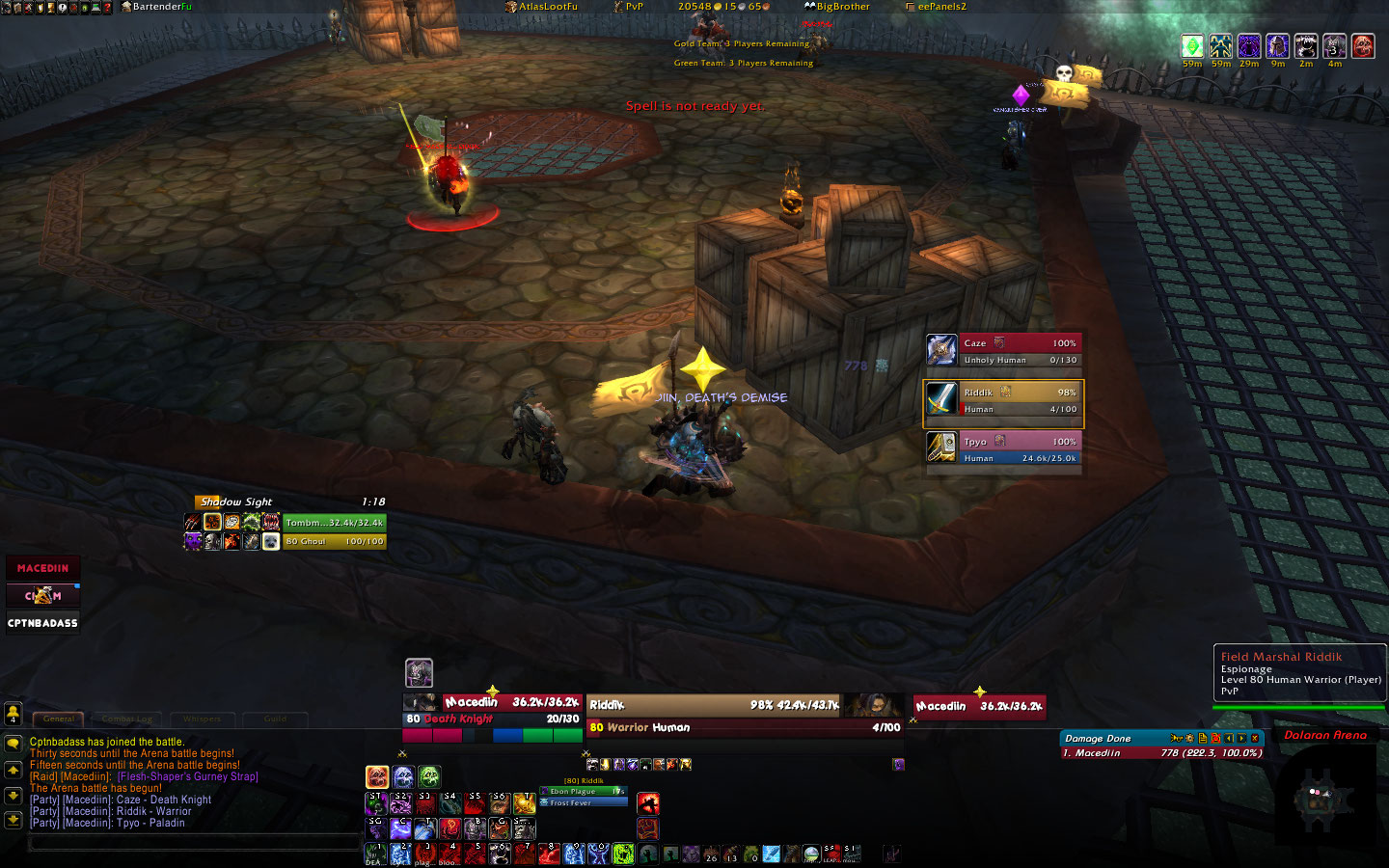The width and height of the screenshot is (1389, 868).
Task: Select the red skull presence stance button
Action: tap(377, 776)
